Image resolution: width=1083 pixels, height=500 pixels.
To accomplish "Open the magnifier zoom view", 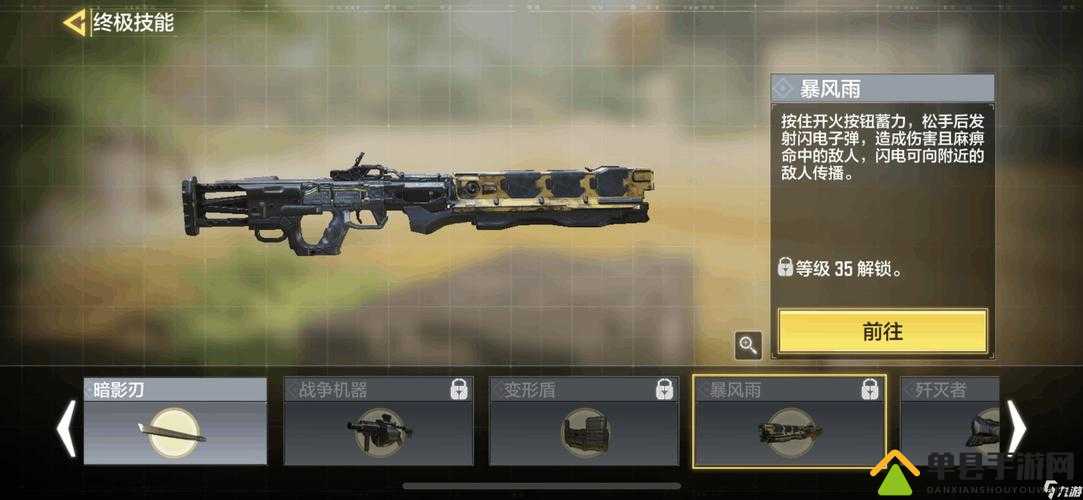I will pos(748,345).
